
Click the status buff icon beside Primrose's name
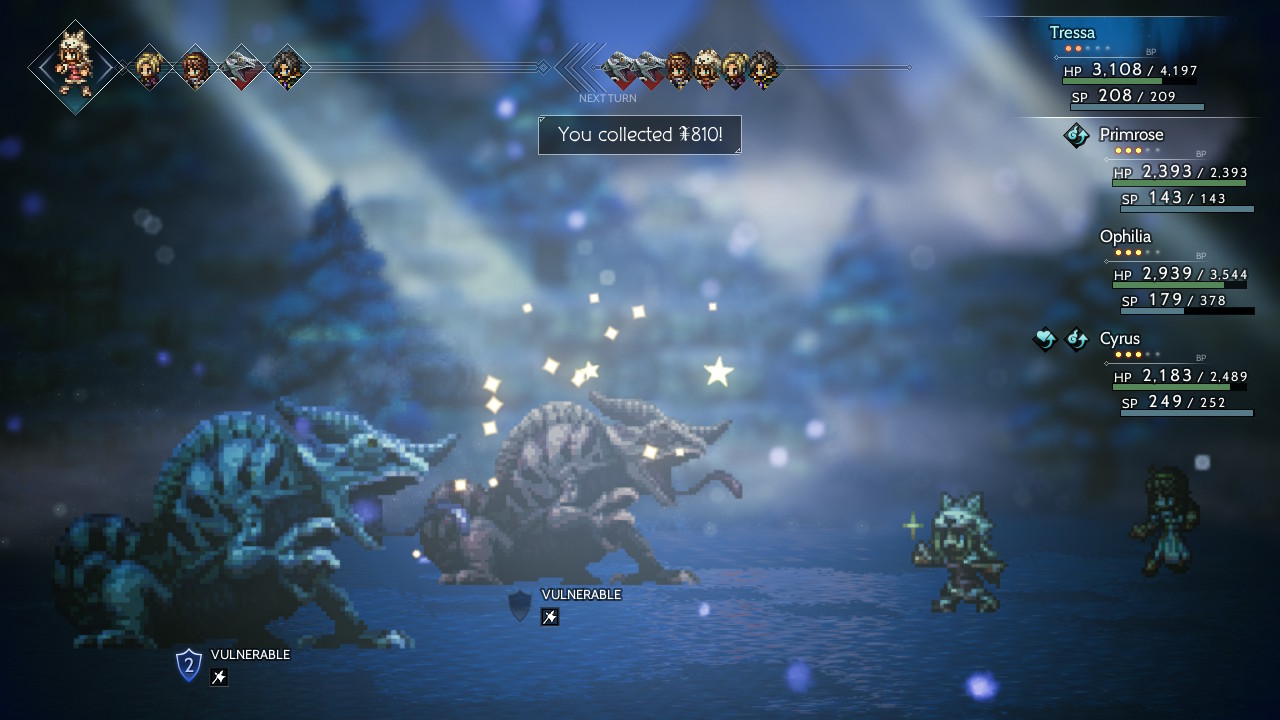tap(1076, 135)
